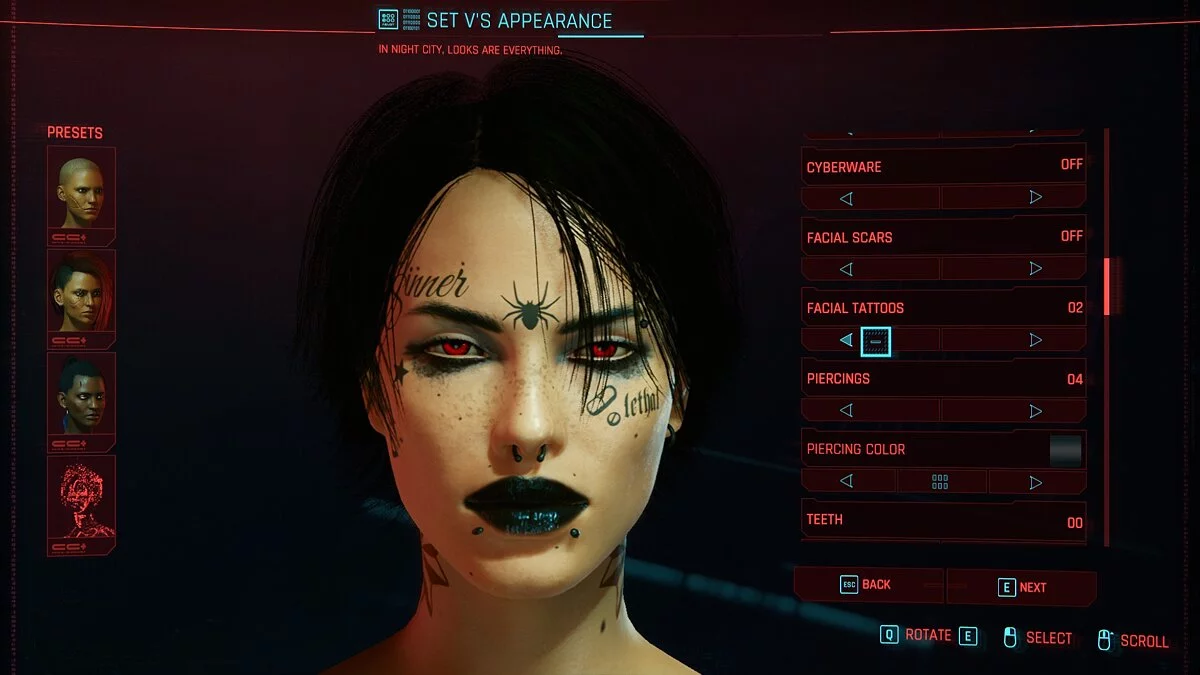This screenshot has width=1200, height=675.
Task: Go to previous Facial Scars option
Action: 846,269
